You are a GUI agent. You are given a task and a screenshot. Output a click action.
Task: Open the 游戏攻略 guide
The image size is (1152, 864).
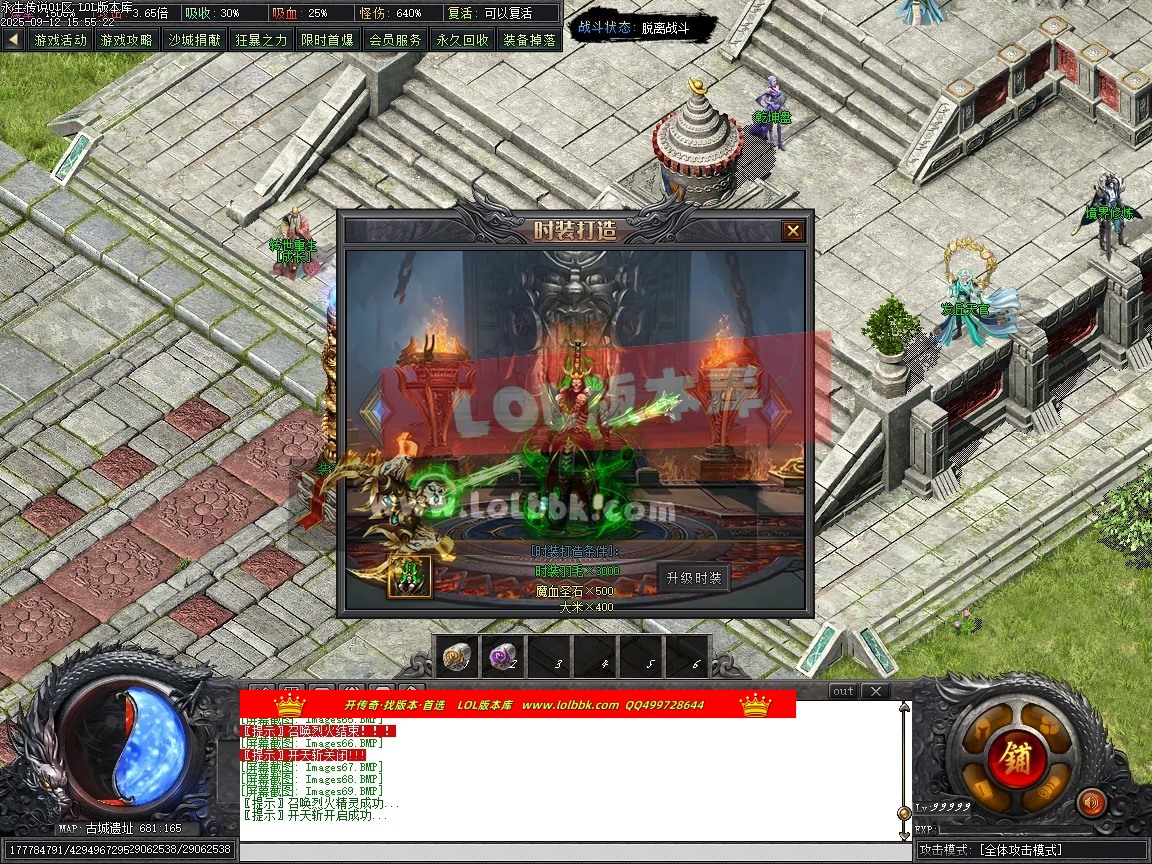click(x=127, y=40)
